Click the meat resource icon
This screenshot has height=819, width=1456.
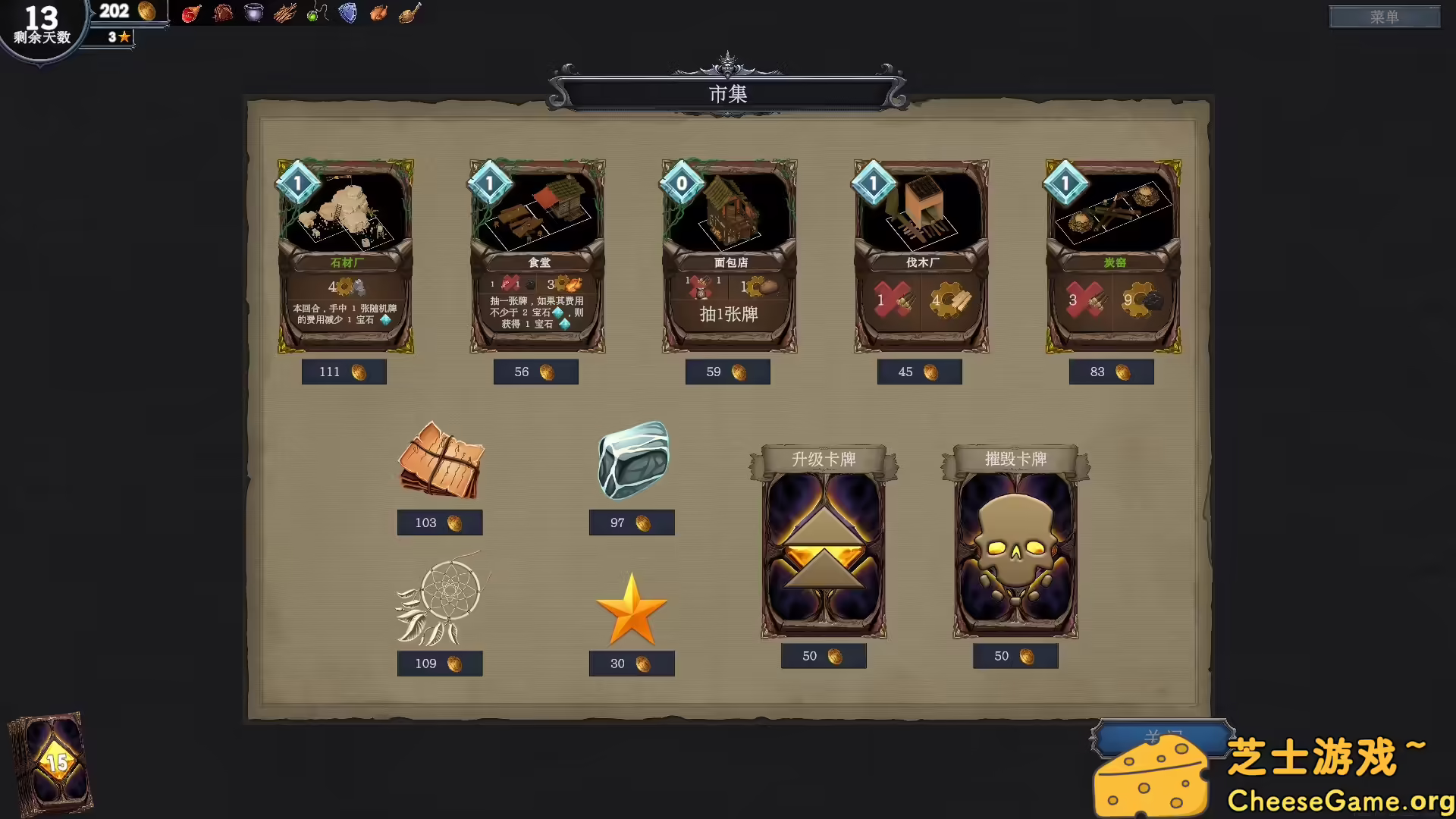tap(190, 12)
